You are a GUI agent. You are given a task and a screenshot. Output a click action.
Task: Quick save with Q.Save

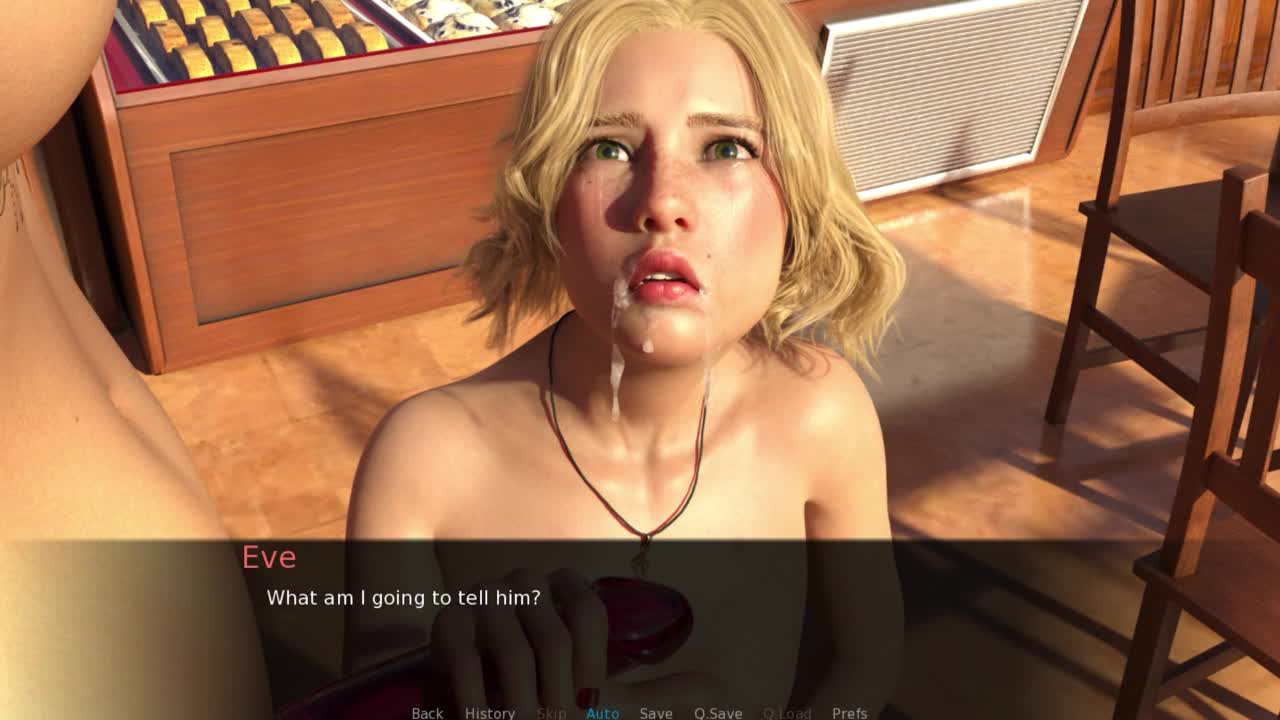[718, 713]
